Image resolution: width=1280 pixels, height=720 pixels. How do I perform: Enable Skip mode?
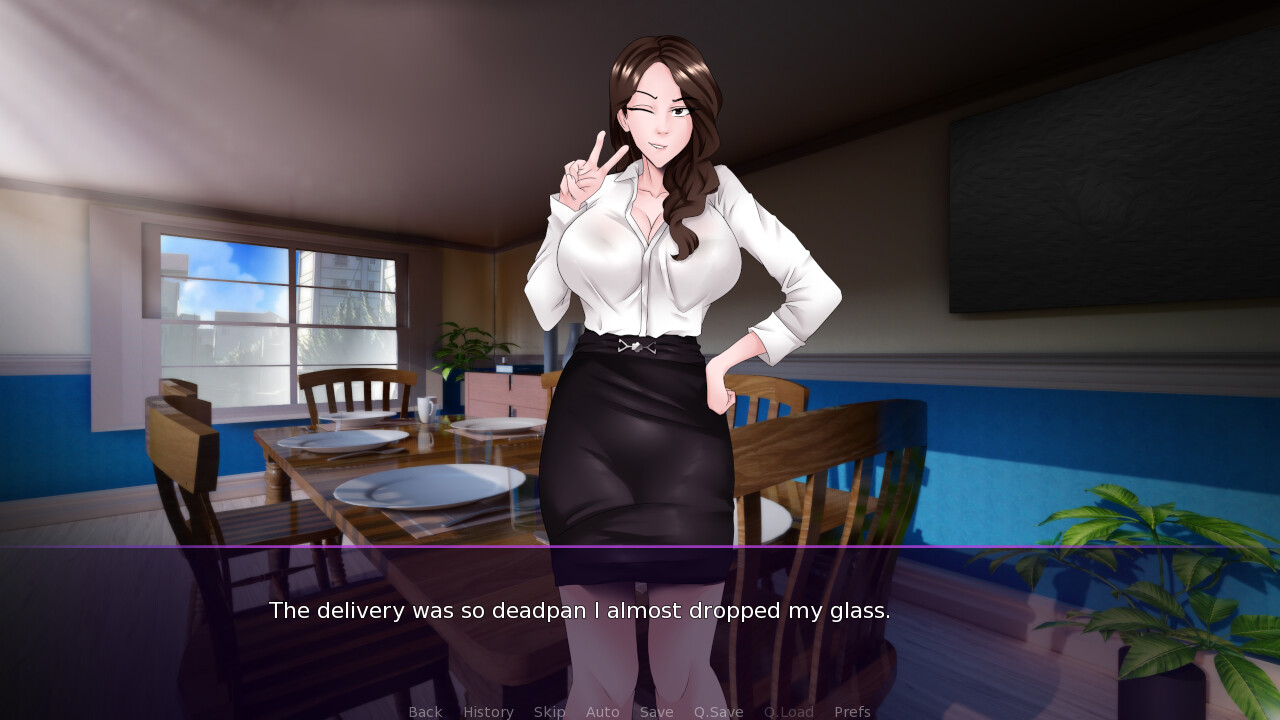click(549, 711)
